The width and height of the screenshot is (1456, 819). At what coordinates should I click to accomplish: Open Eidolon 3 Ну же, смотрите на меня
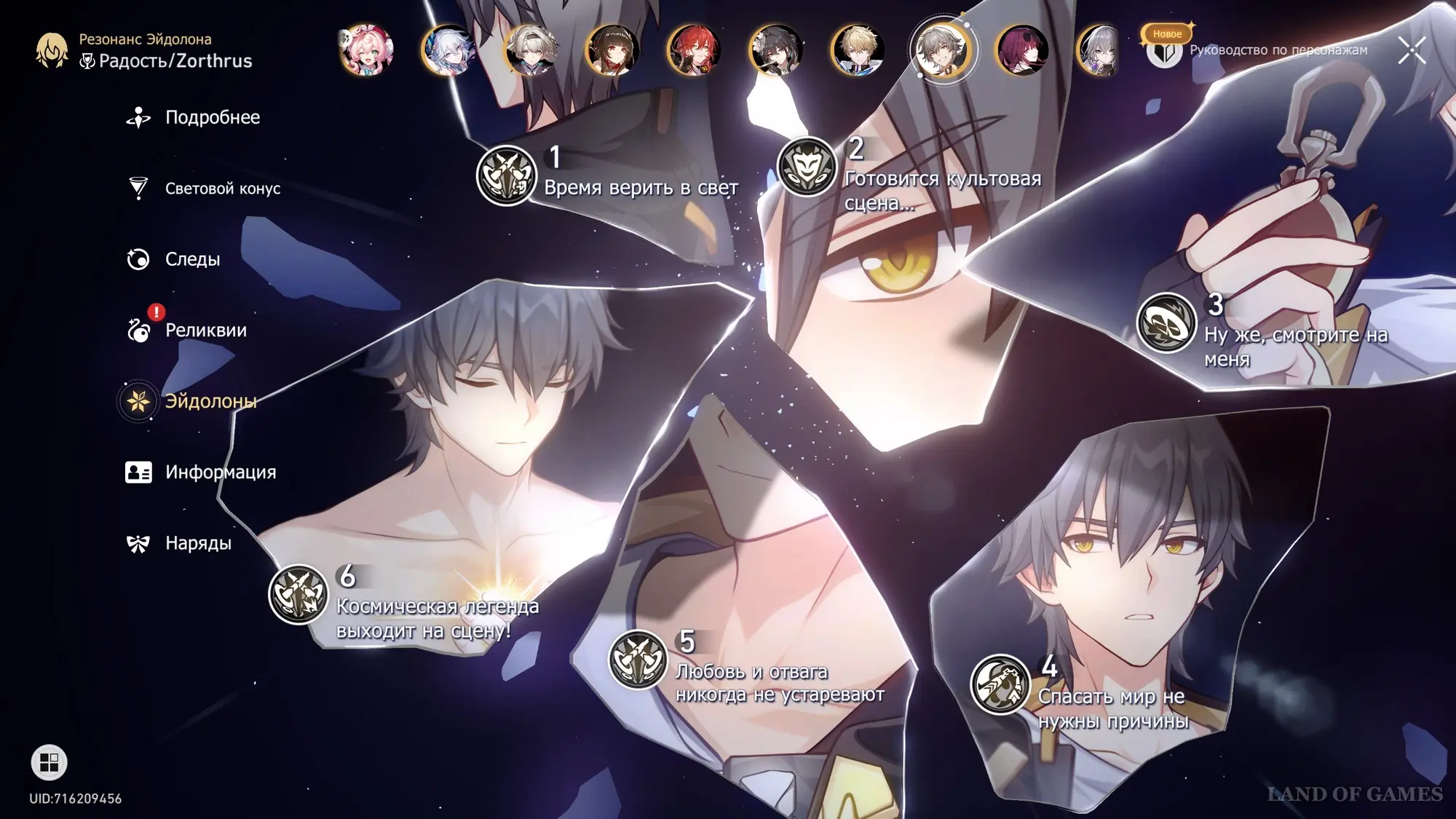coord(1167,323)
